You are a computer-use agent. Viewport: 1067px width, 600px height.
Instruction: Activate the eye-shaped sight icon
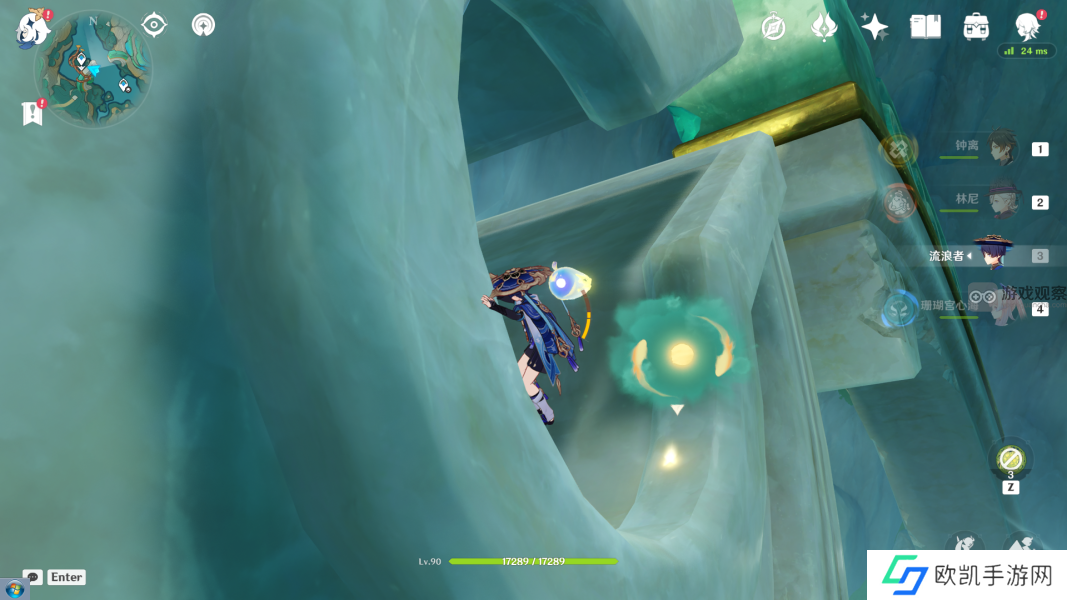point(154,24)
